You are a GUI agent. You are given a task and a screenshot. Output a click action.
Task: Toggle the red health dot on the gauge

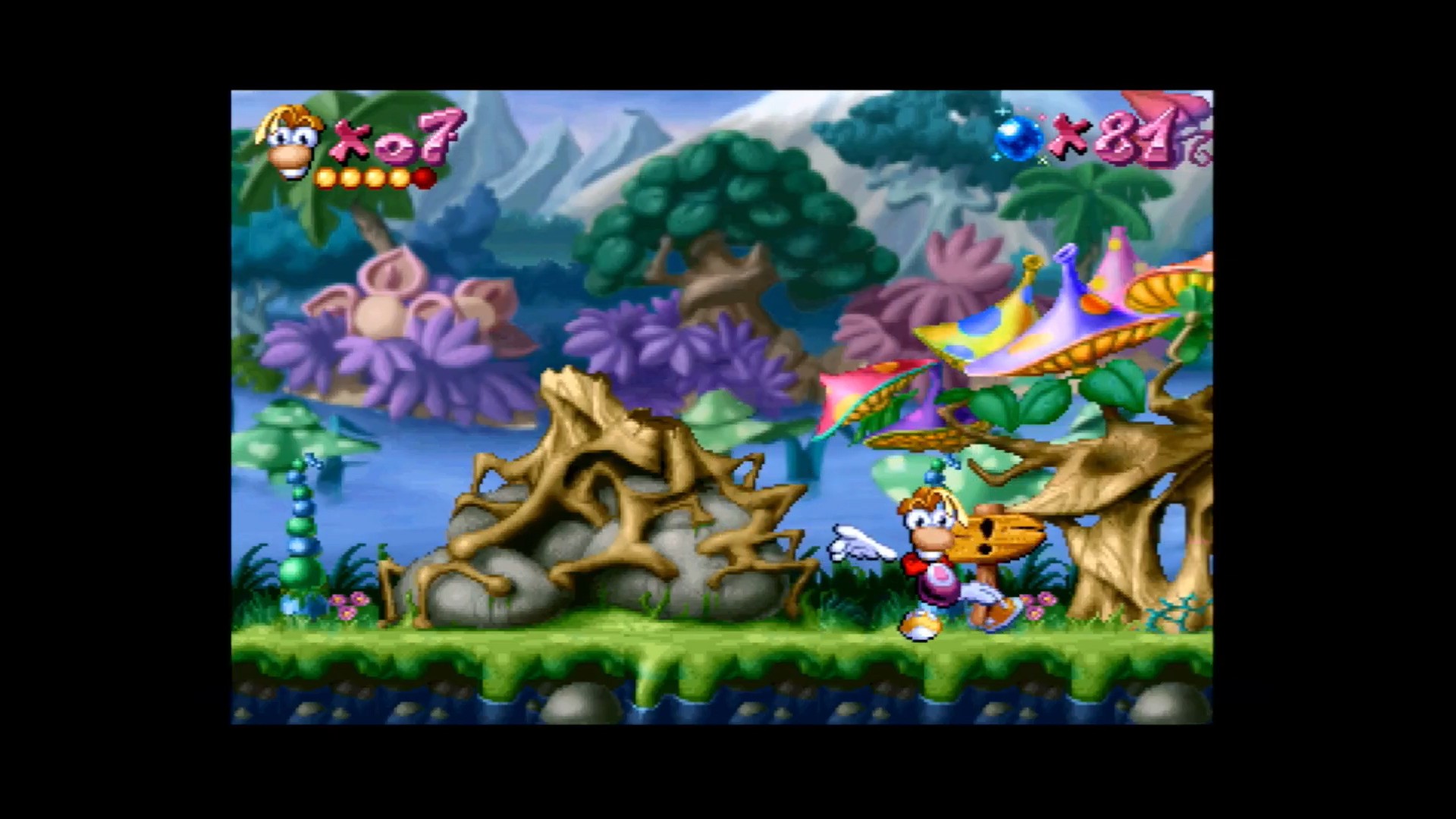tap(422, 177)
